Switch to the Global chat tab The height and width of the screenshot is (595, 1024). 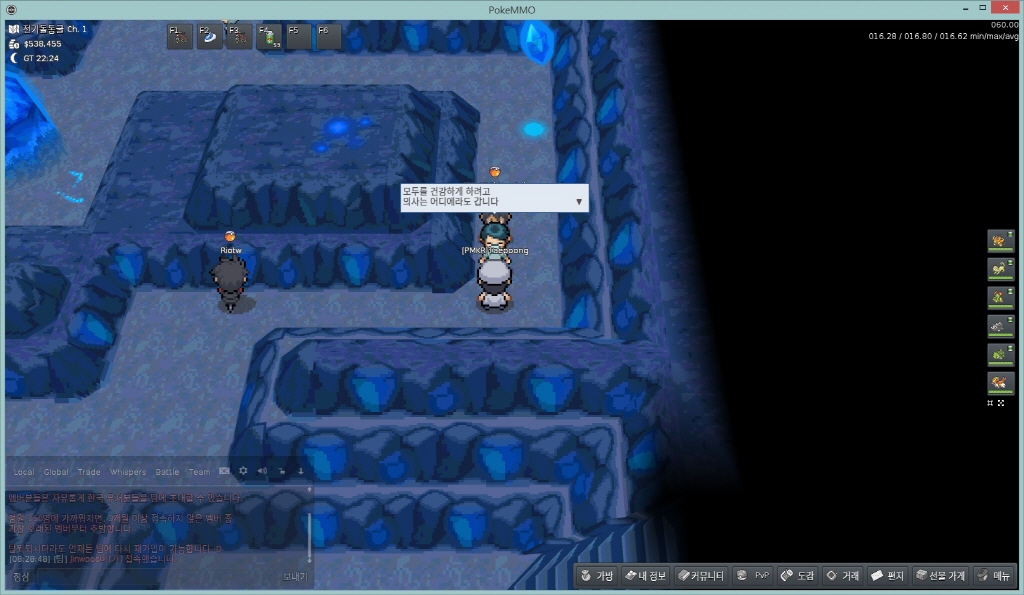click(x=56, y=472)
